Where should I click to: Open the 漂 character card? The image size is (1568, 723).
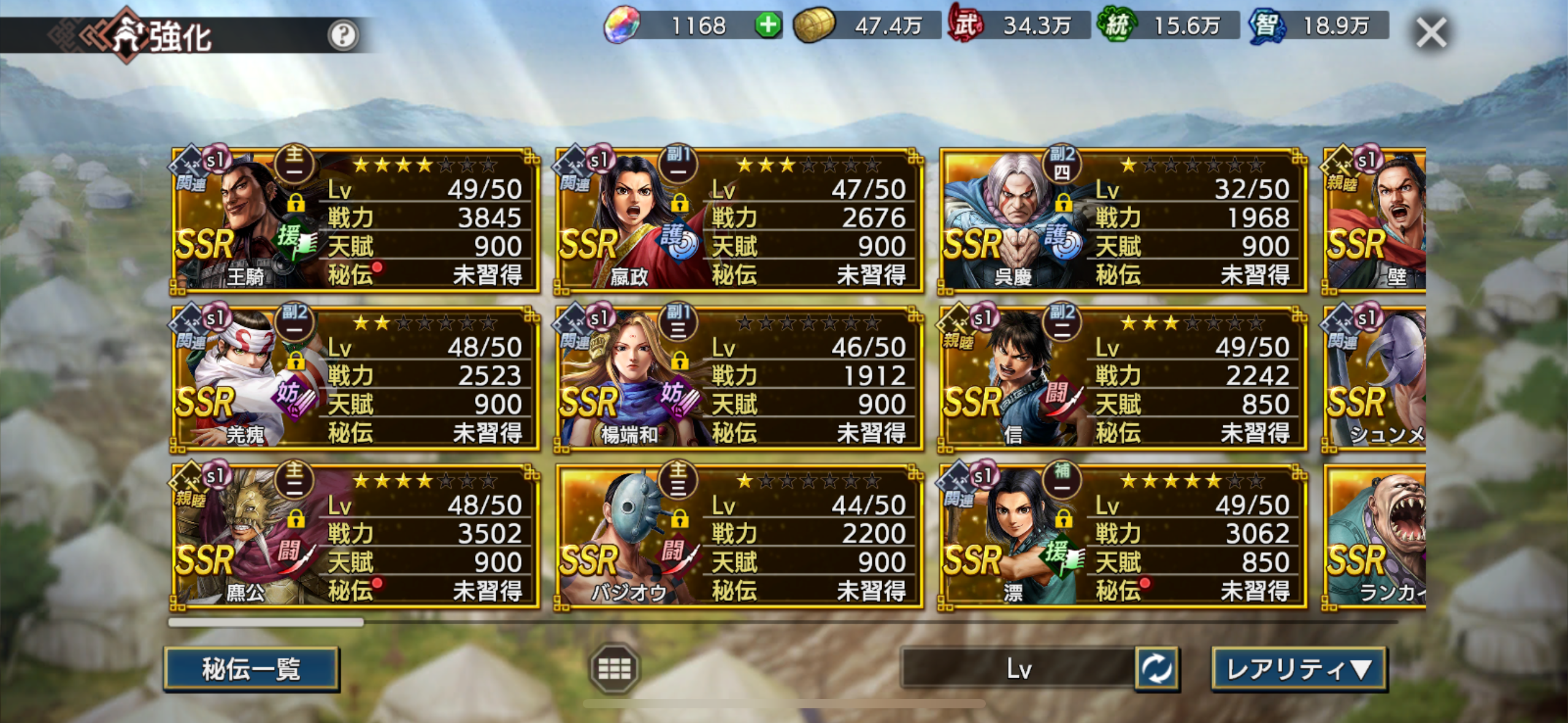[x=1123, y=537]
